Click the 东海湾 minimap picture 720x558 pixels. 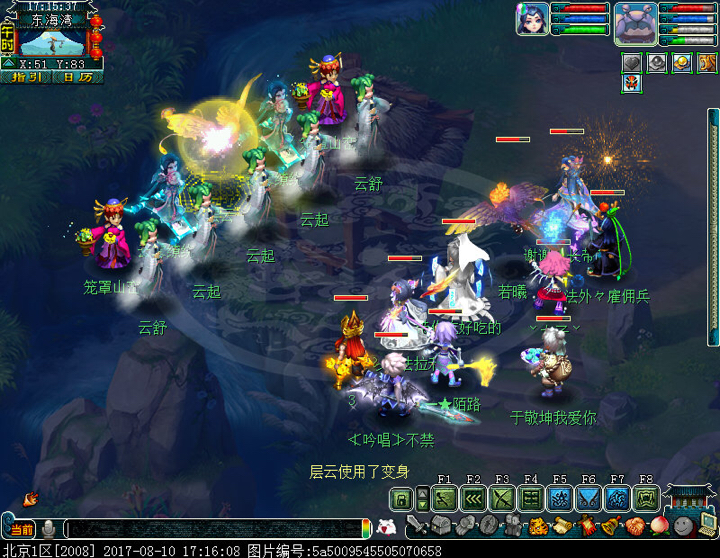tap(51, 41)
